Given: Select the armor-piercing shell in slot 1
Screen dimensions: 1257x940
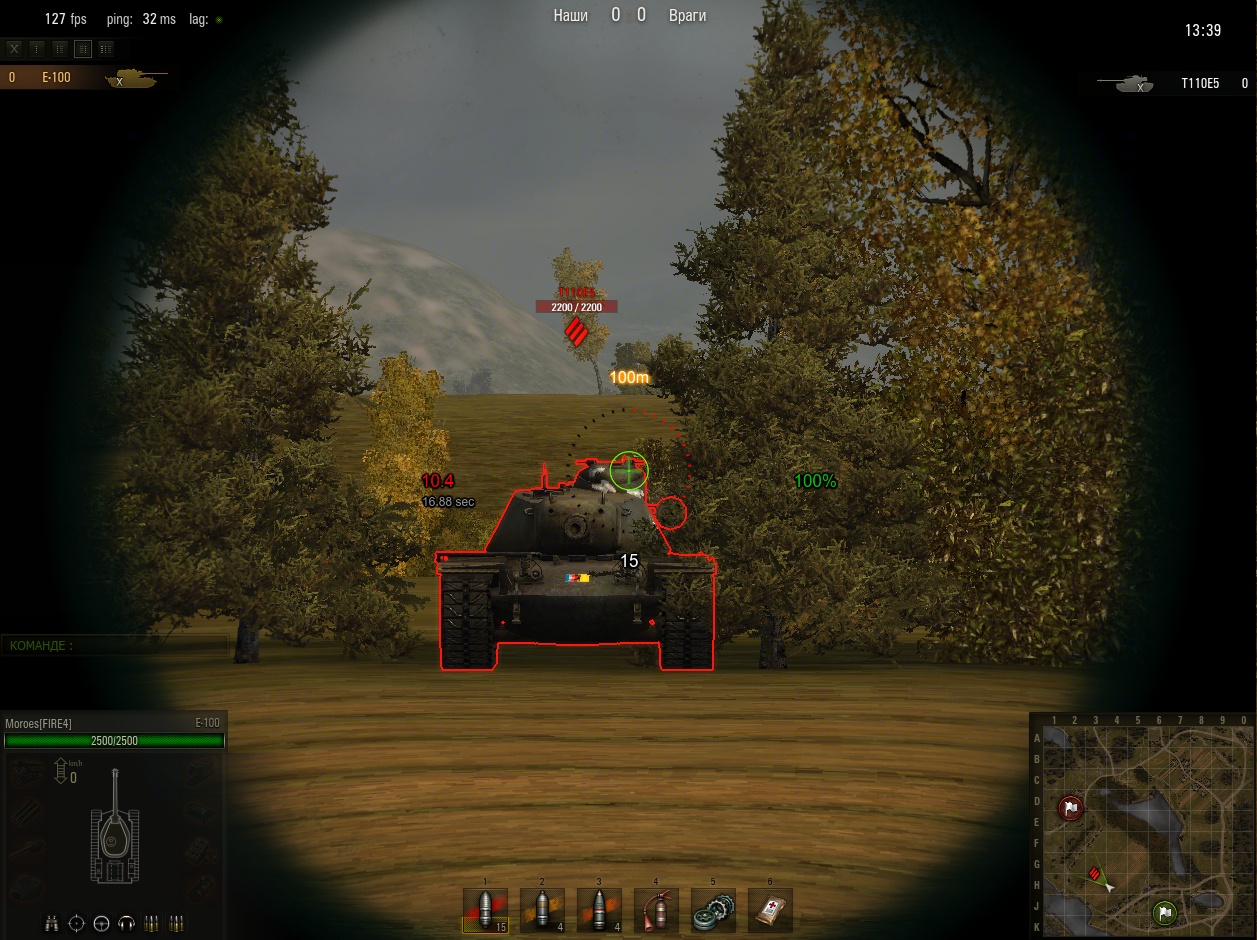Looking at the screenshot, I should (485, 910).
